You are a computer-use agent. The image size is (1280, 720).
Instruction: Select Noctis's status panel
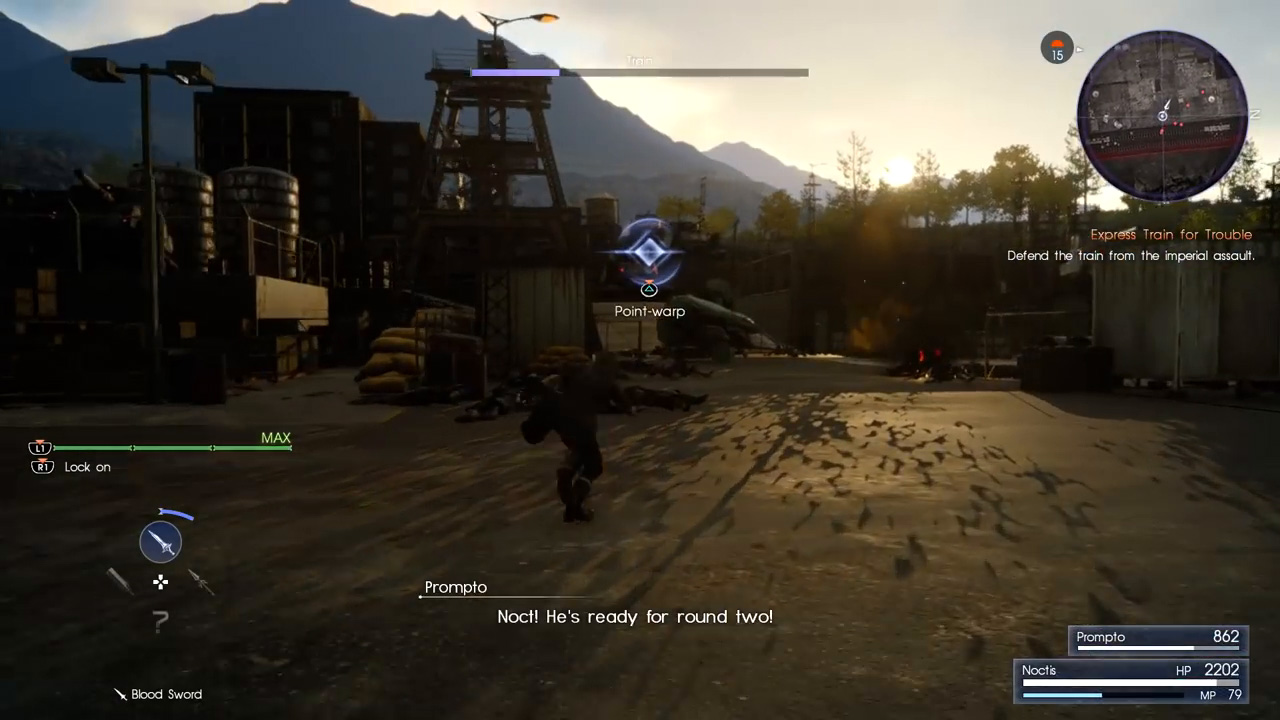tap(1132, 681)
